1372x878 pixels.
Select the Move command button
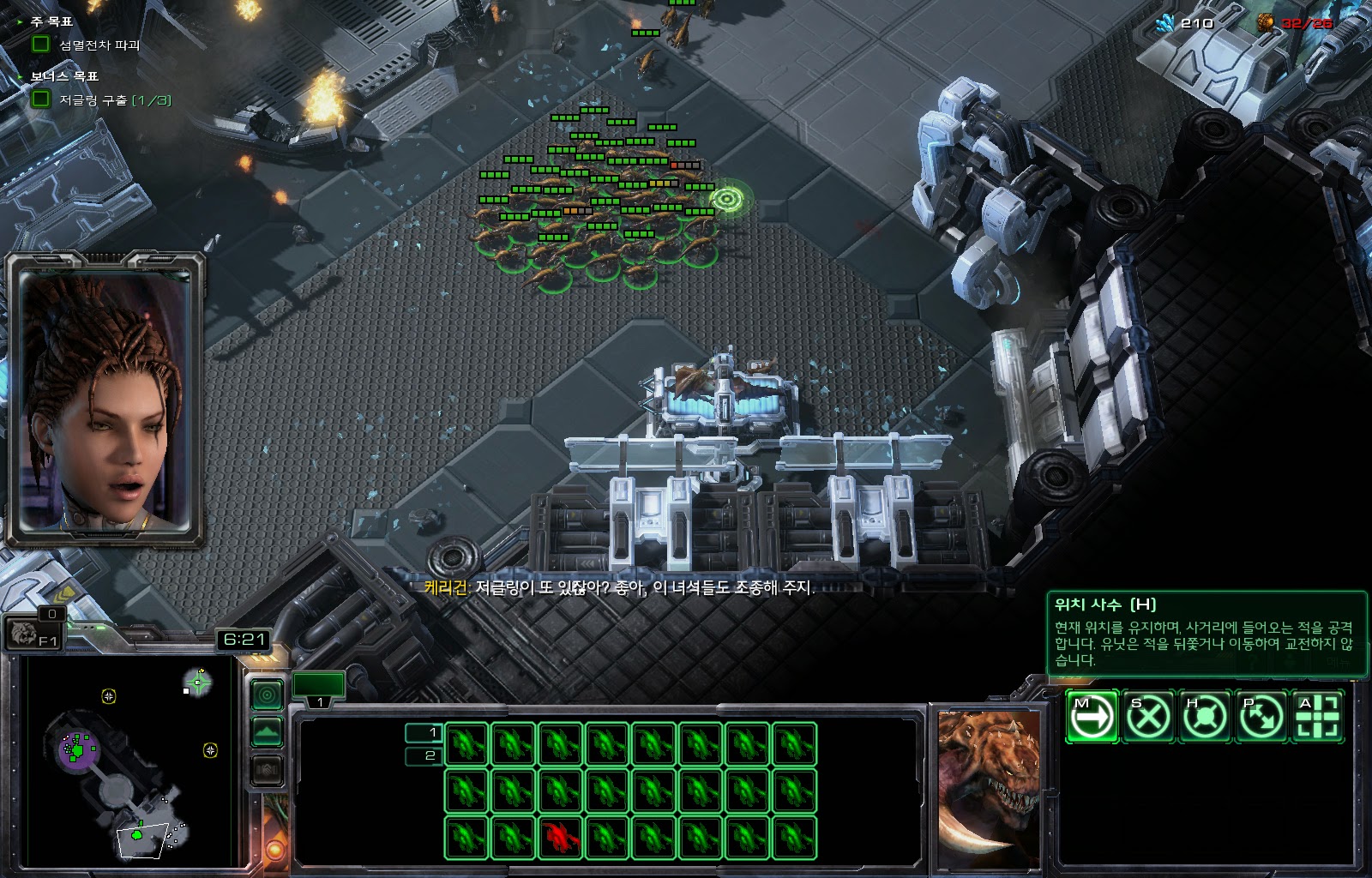(1092, 716)
